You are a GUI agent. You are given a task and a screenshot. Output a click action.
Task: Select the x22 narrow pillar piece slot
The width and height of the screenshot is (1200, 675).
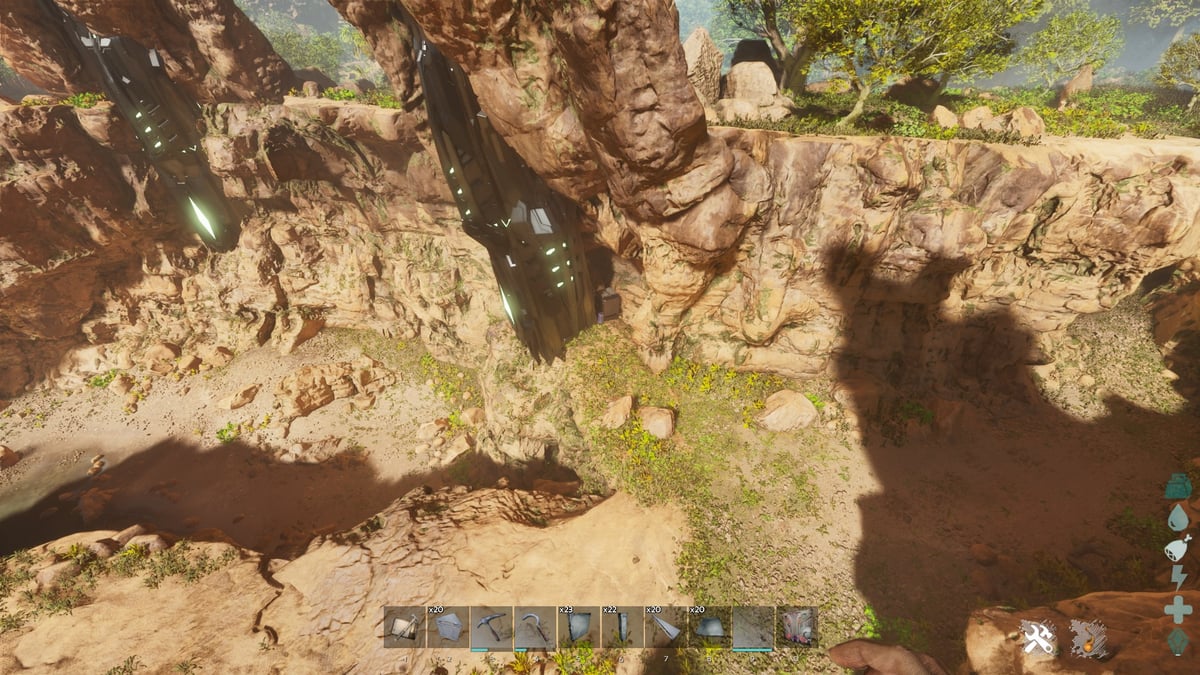click(x=622, y=627)
